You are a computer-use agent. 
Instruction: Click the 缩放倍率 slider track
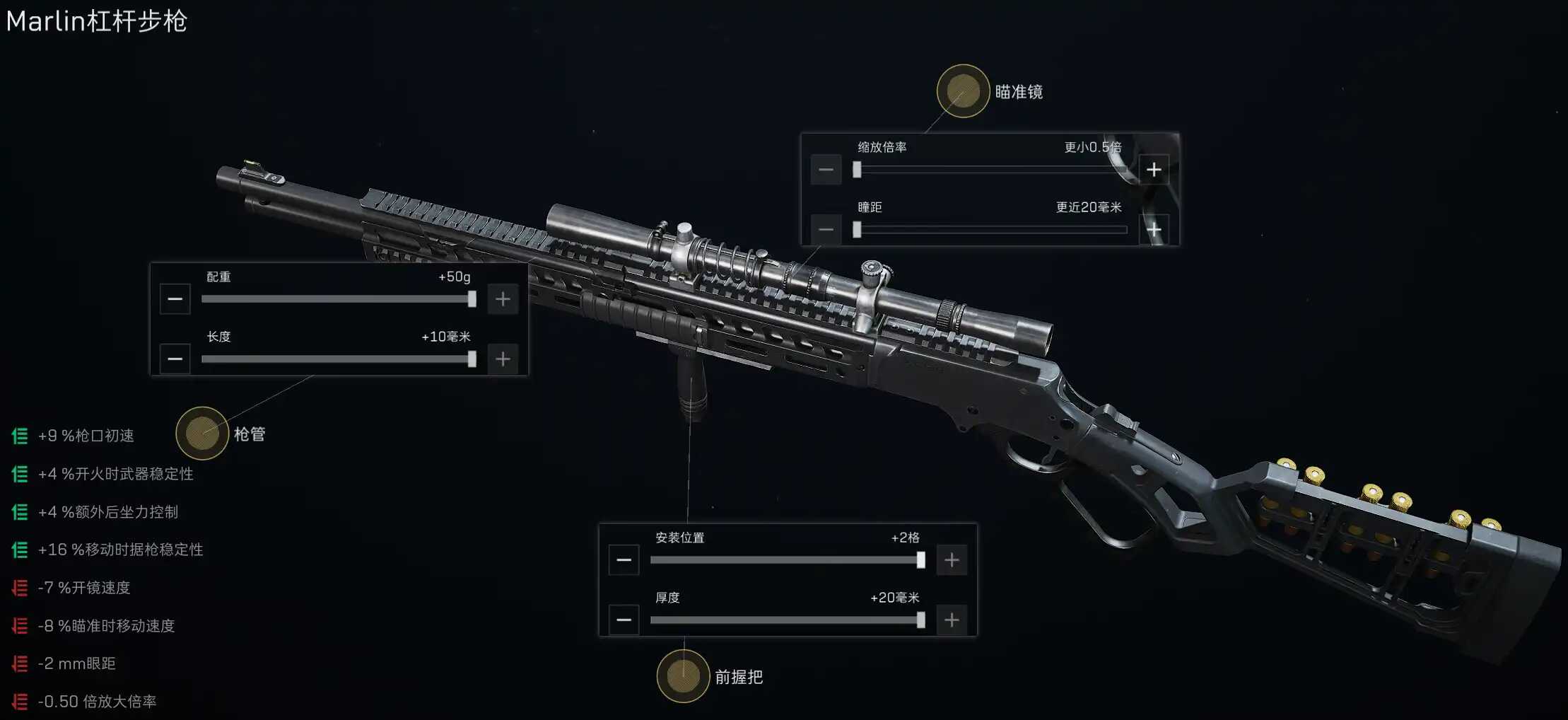(990, 170)
